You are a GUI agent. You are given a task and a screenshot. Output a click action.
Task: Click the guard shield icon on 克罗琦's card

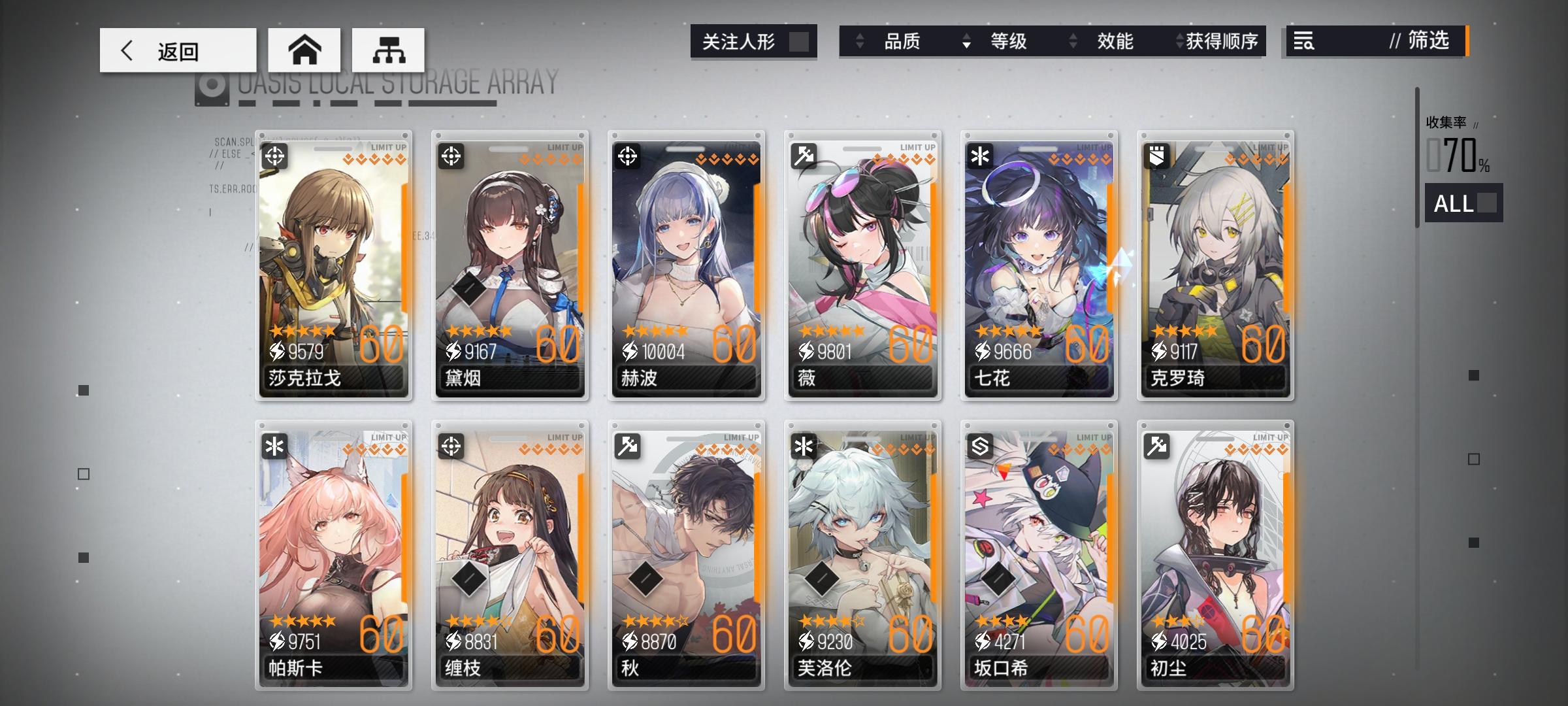1156,156
